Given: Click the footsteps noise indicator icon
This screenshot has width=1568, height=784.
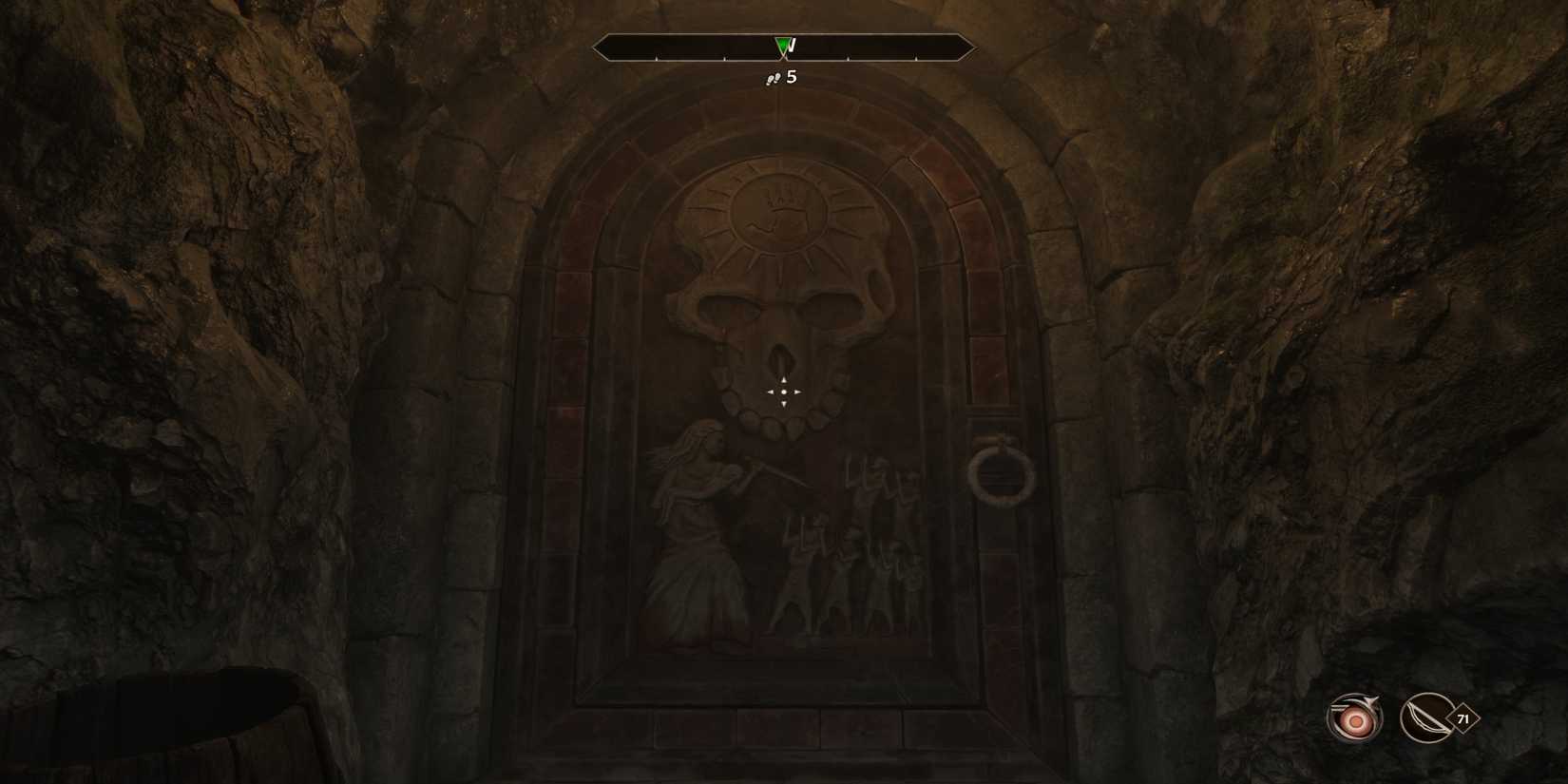Looking at the screenshot, I should pos(772,78).
